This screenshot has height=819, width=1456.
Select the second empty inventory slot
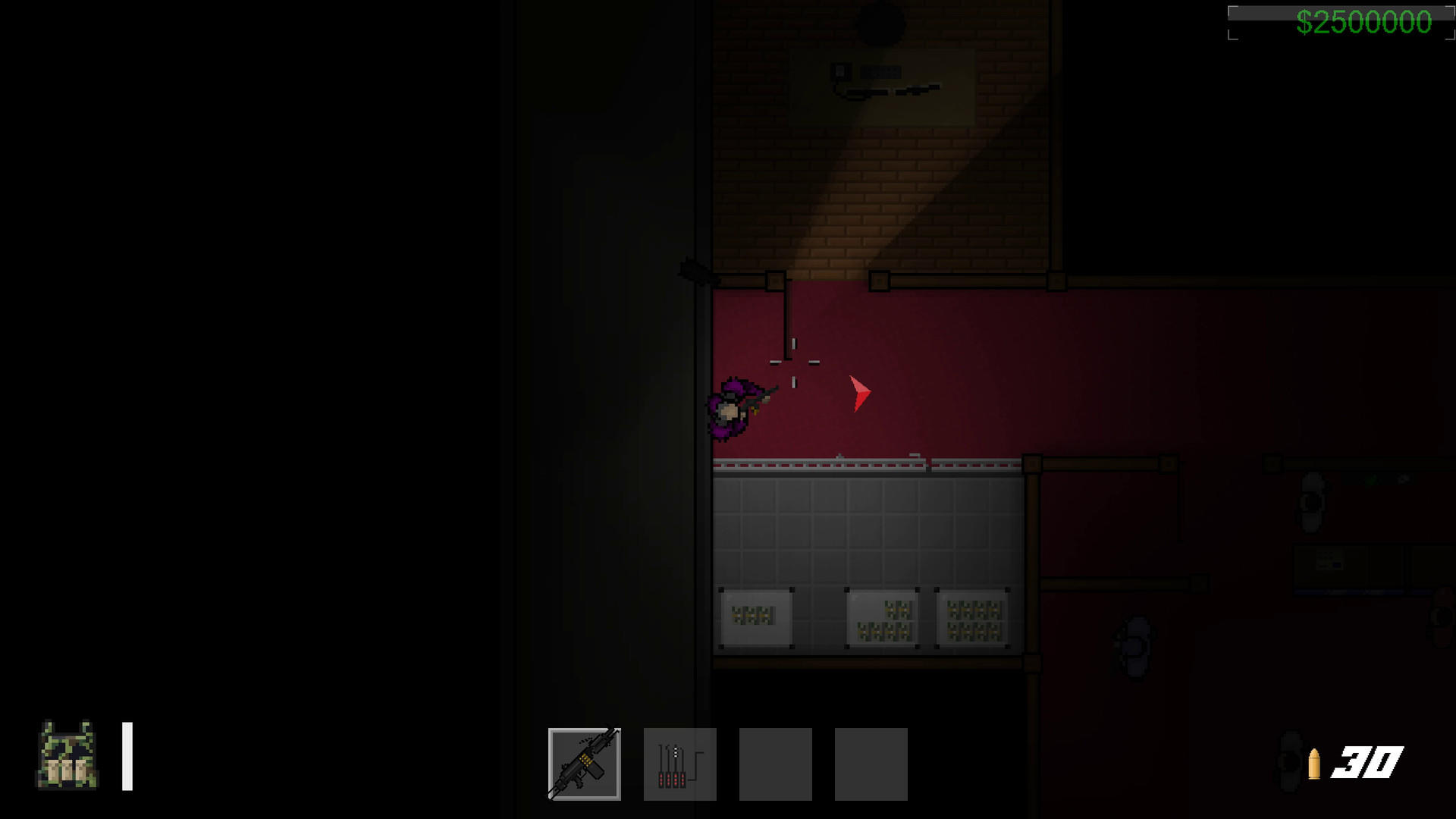871,762
